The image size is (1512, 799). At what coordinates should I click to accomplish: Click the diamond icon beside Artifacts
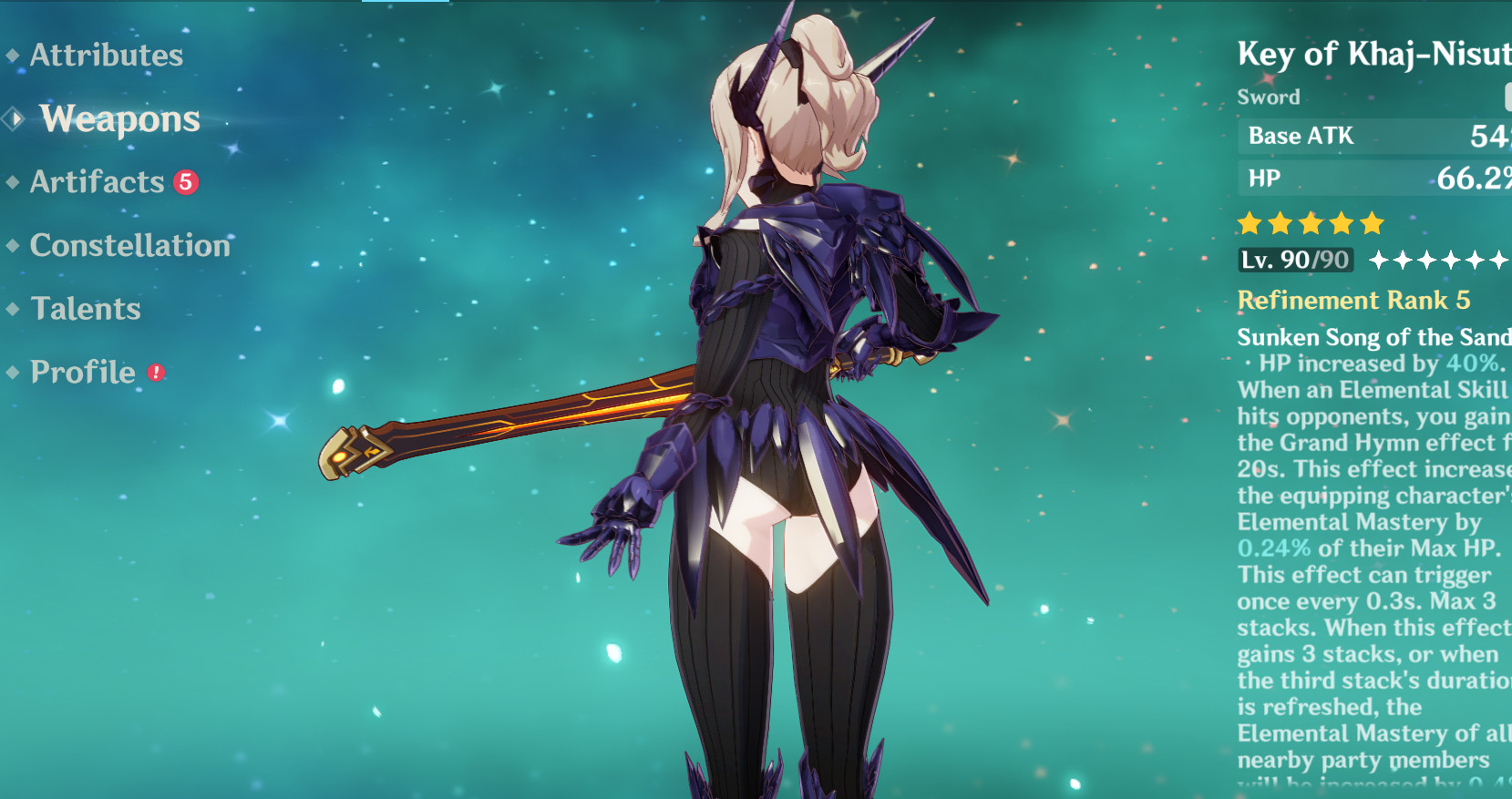pyautogui.click(x=13, y=183)
